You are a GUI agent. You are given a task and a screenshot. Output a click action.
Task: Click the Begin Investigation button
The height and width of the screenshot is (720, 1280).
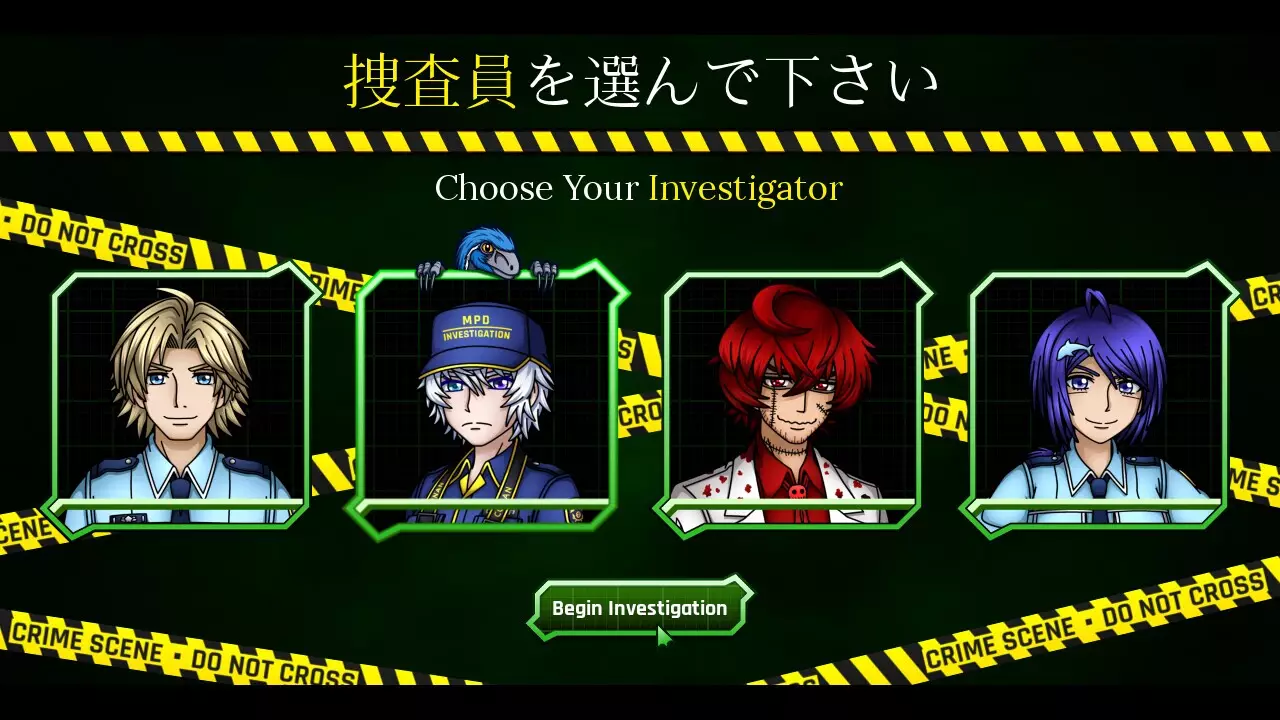coord(638,606)
